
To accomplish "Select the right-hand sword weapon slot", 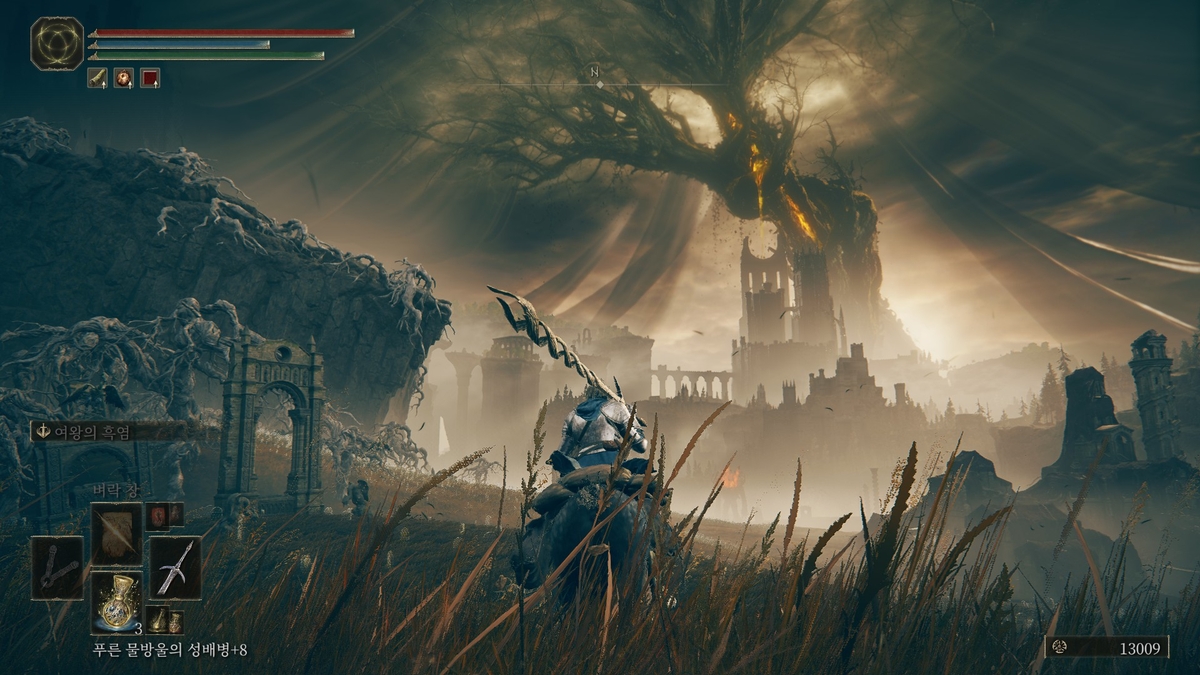I will point(175,567).
